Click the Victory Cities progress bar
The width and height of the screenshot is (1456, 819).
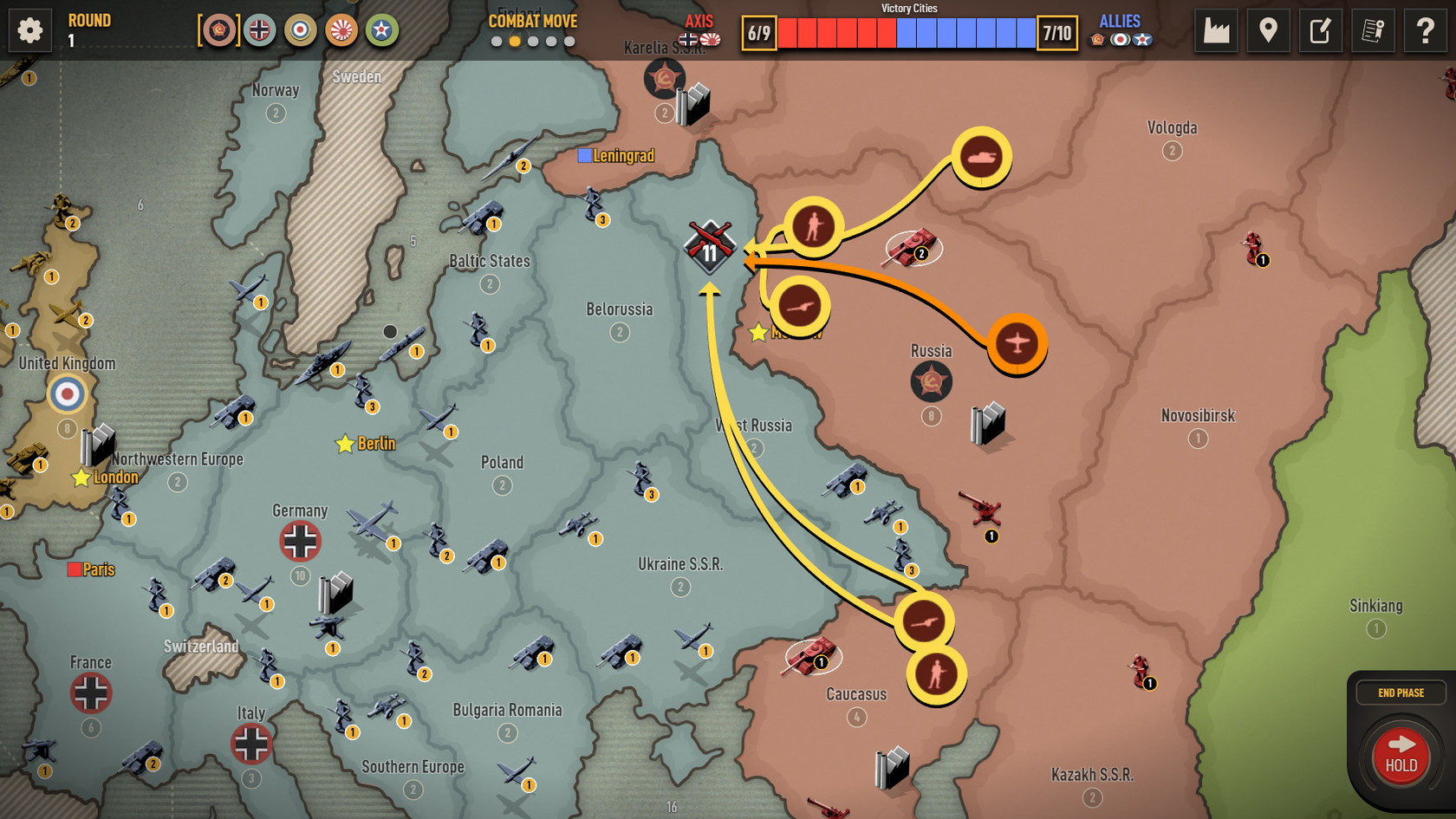tap(910, 35)
